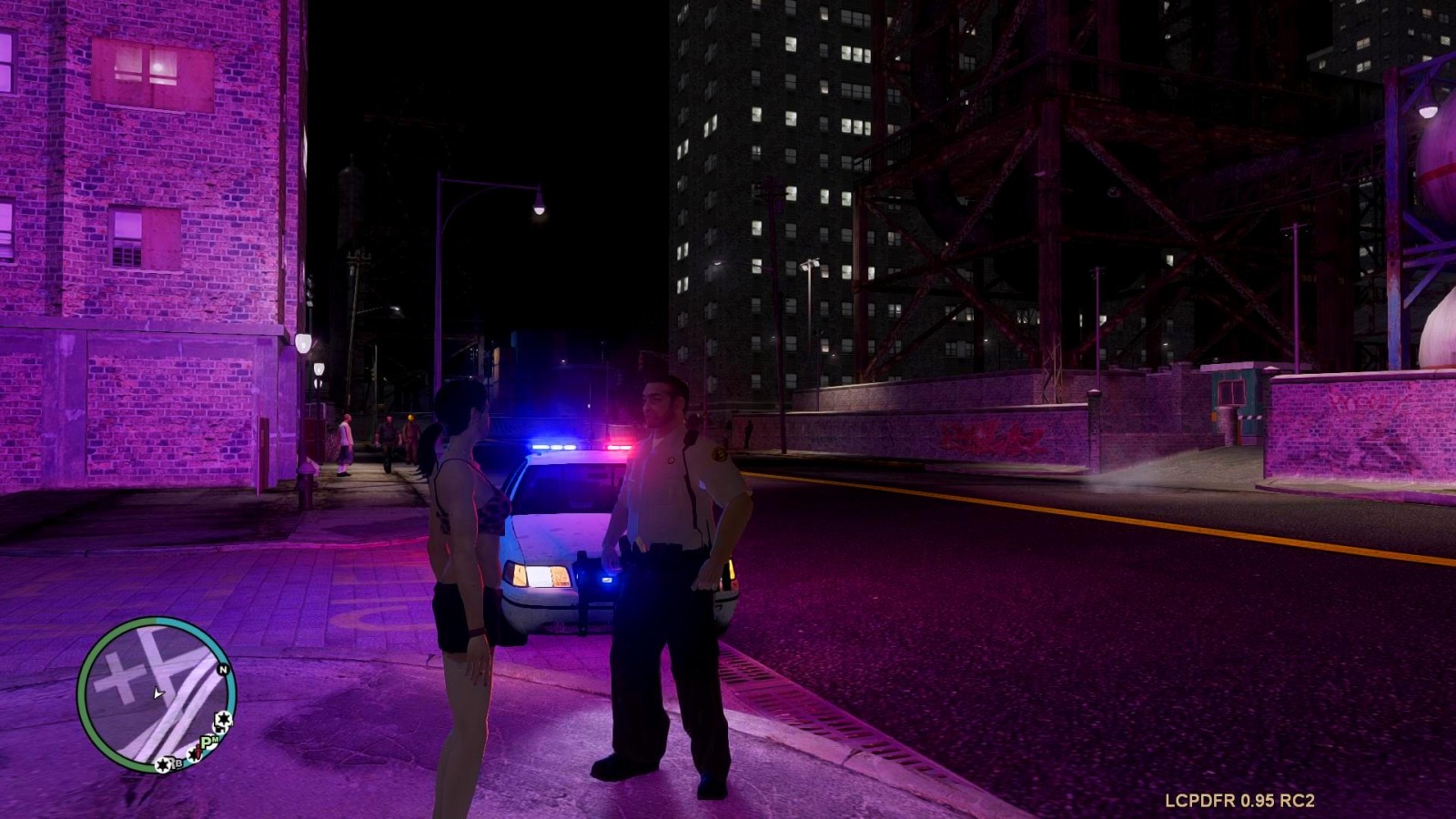Click the B bar blip on the radar edge
This screenshot has width=1456, height=819.
pos(164,764)
